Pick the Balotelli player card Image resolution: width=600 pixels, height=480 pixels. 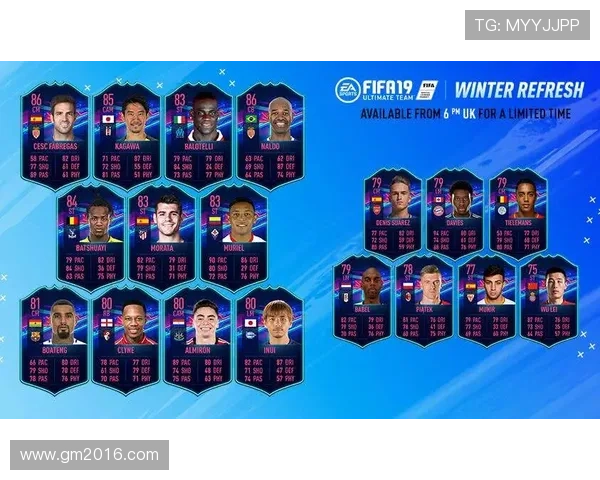(x=198, y=135)
